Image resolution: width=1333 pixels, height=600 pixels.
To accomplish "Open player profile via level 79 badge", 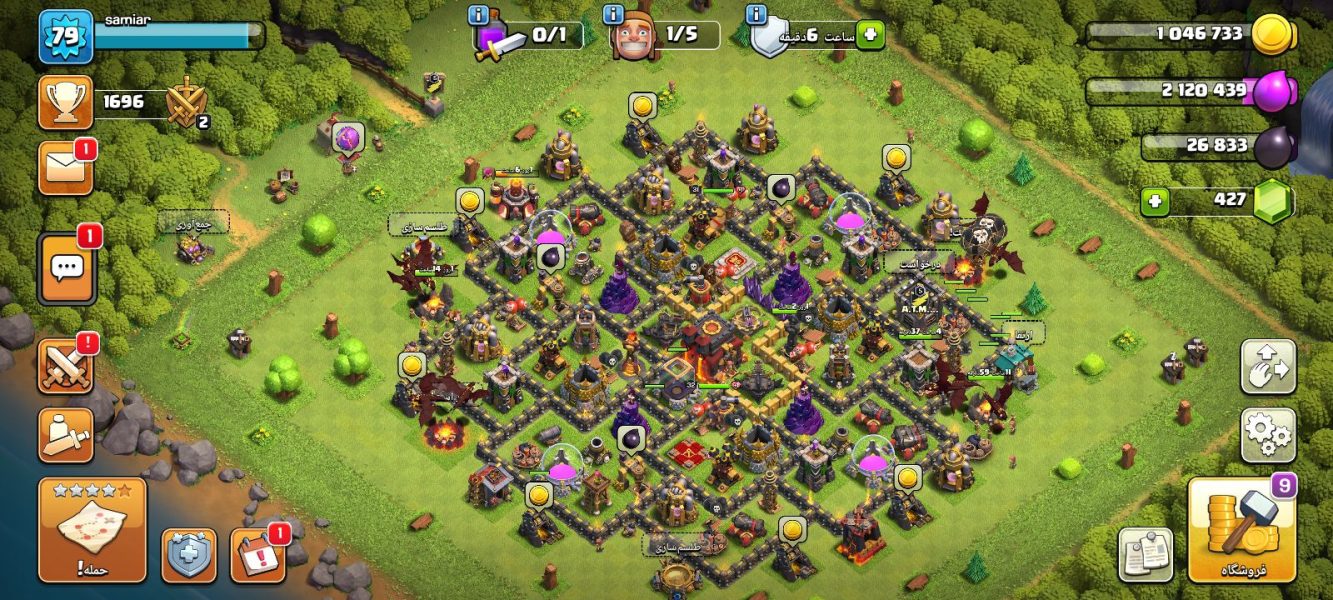I will (66, 36).
